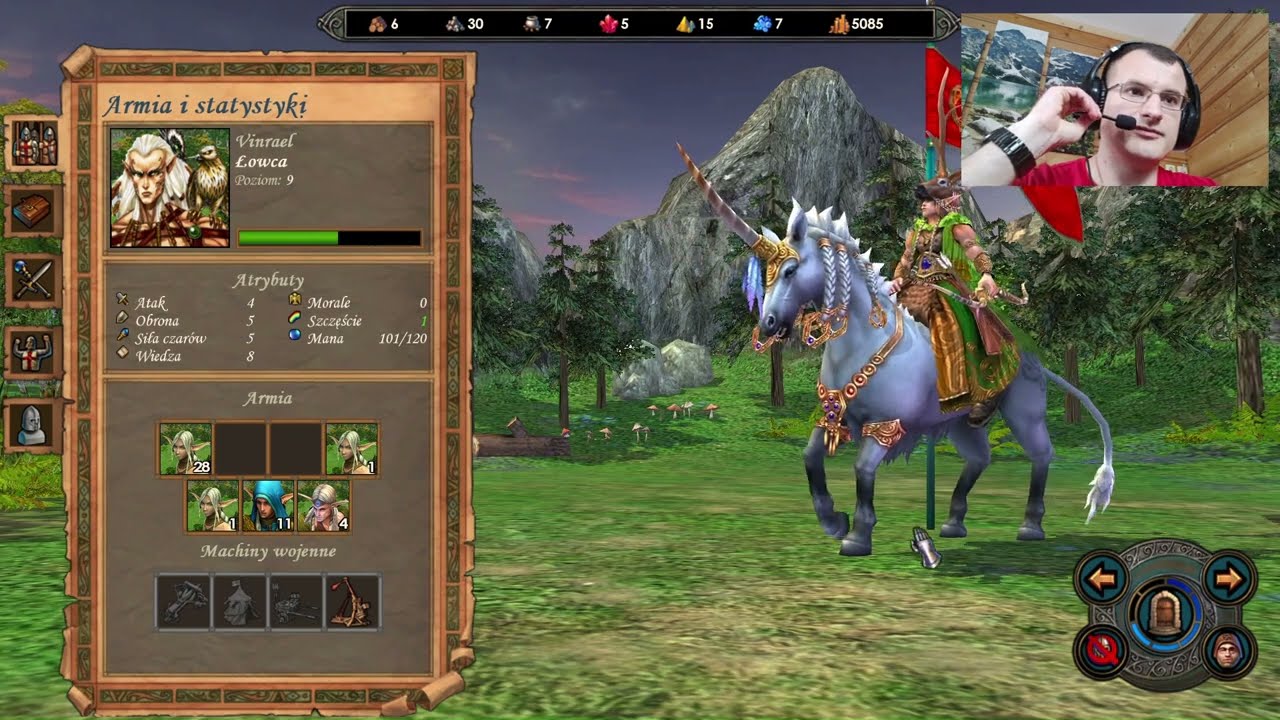Open the flexing knight tab
This screenshot has width=1280, height=720.
pyautogui.click(x=34, y=352)
